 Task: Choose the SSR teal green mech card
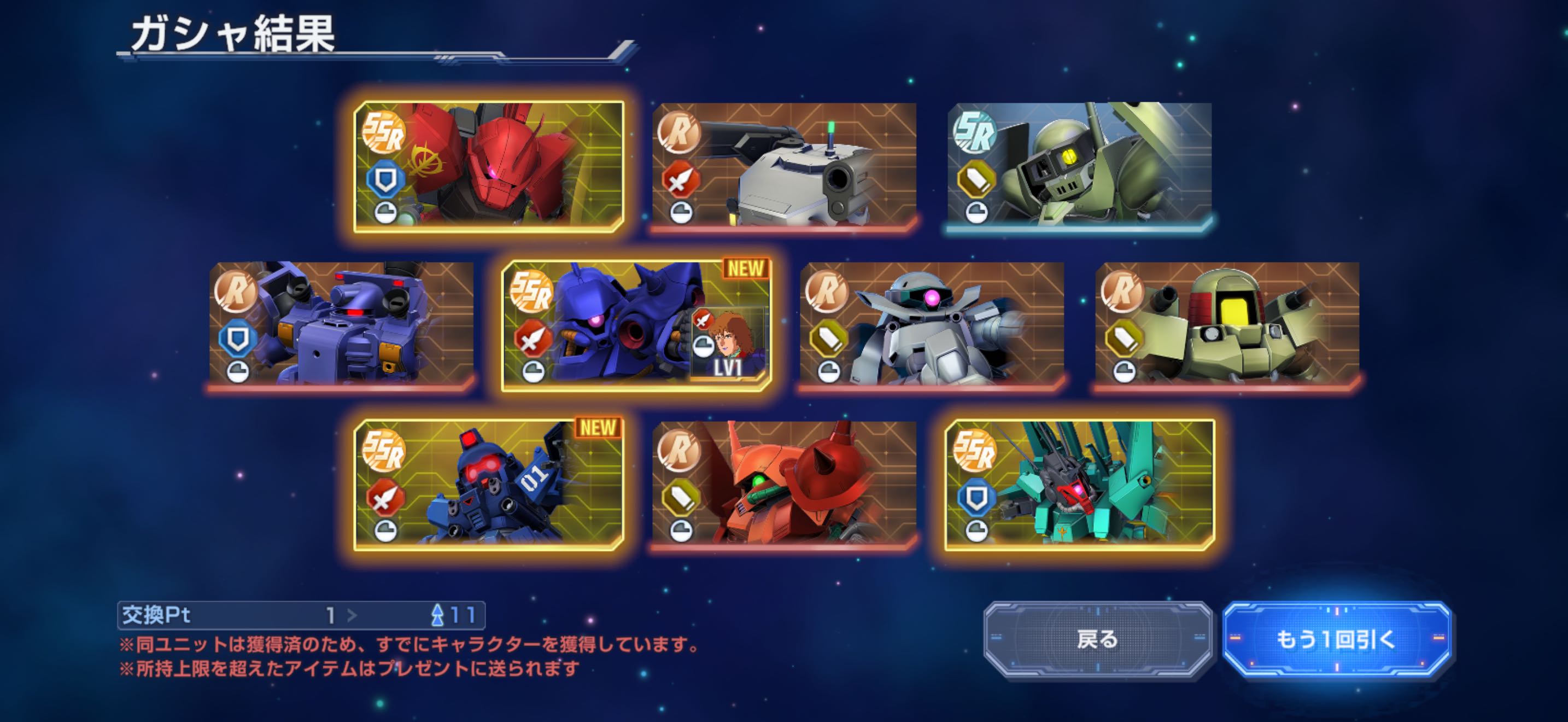[x=1079, y=485]
